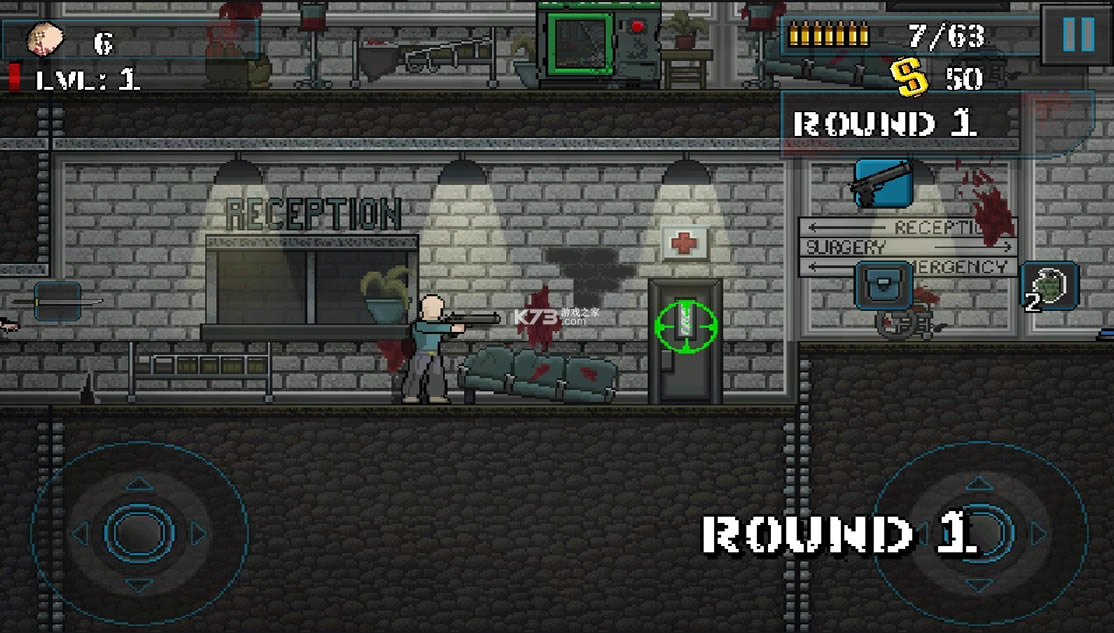
Task: Tap the right aiming joystick center
Action: coord(981,532)
